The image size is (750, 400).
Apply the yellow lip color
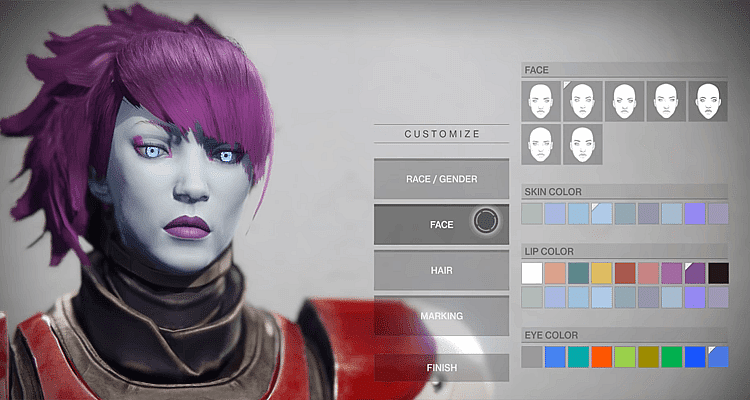(601, 273)
